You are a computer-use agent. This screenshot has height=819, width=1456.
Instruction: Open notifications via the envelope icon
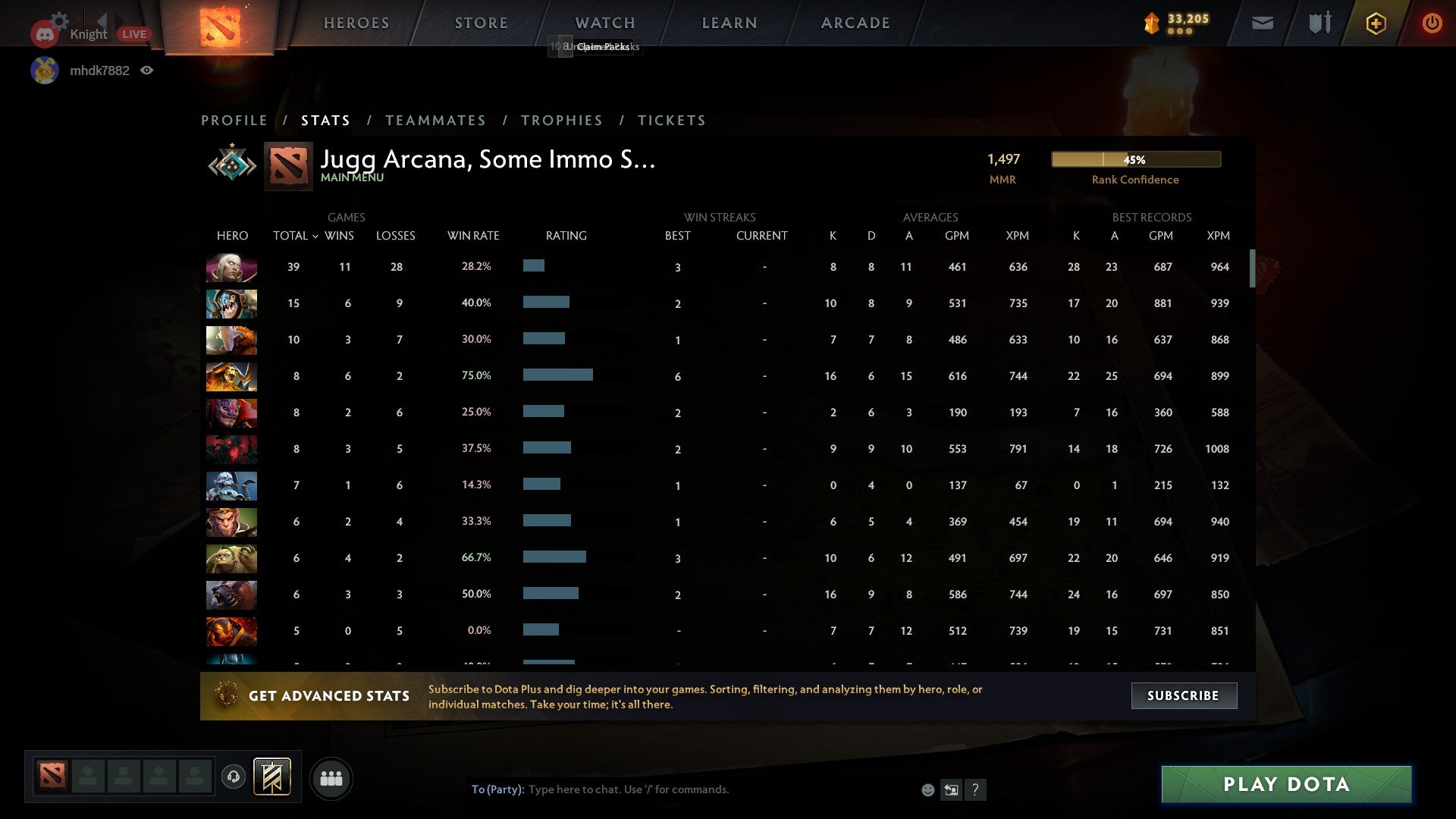tap(1263, 23)
